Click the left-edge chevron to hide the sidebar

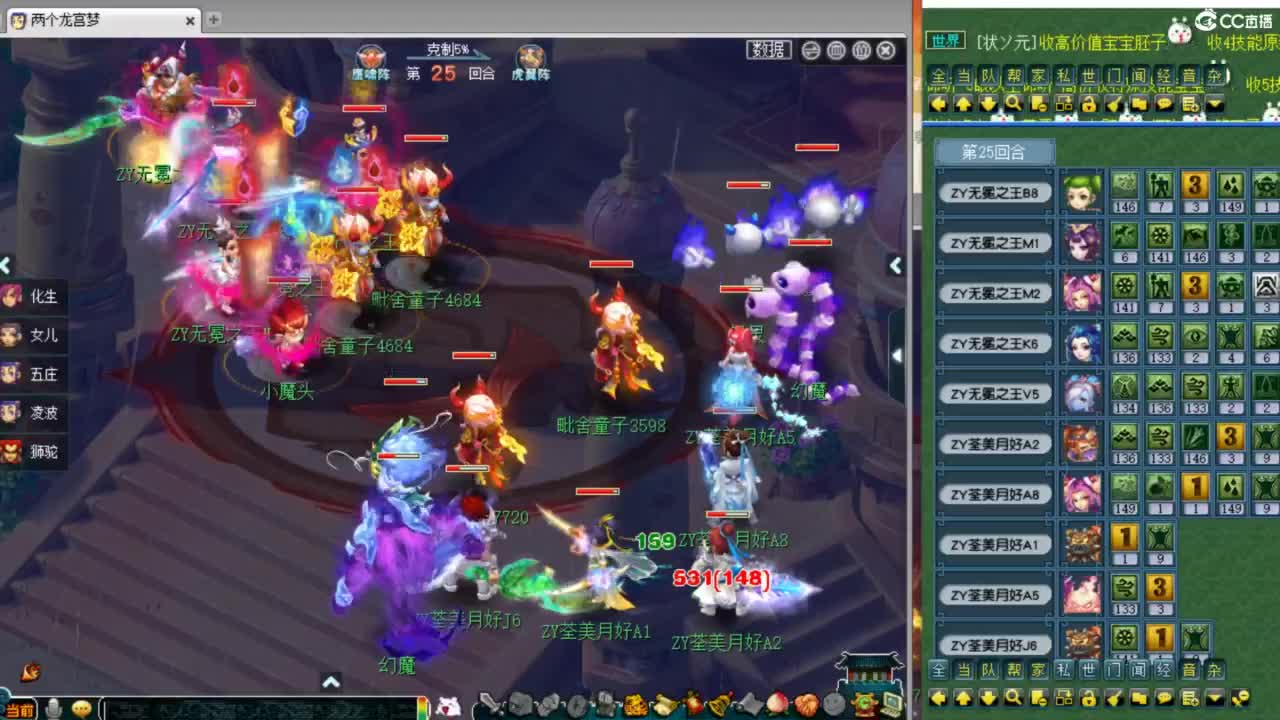(x=6, y=265)
